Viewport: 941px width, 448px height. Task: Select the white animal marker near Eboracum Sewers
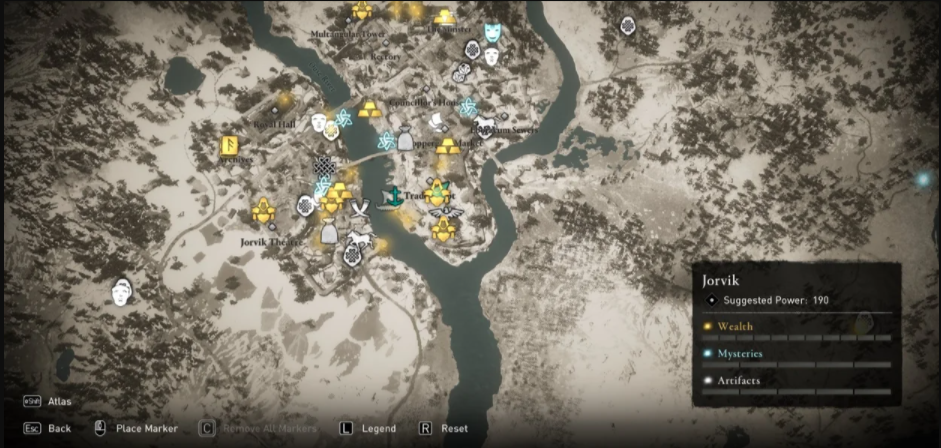[485, 125]
